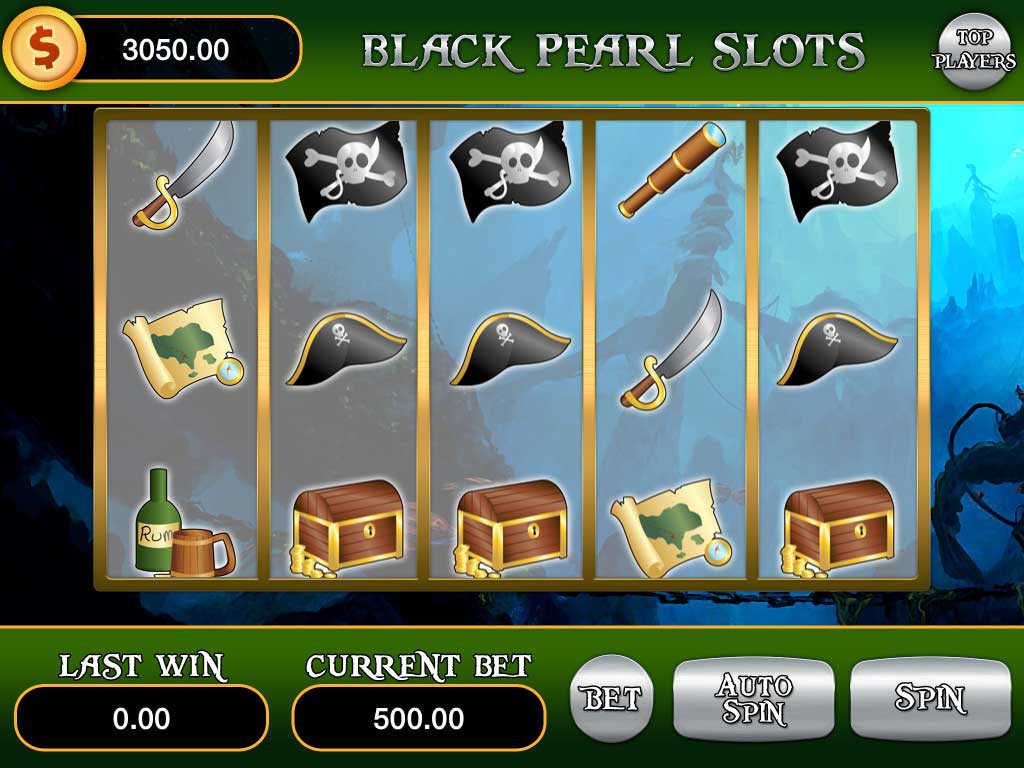The height and width of the screenshot is (768, 1024).
Task: Open the Top Players leaderboard
Action: (973, 50)
